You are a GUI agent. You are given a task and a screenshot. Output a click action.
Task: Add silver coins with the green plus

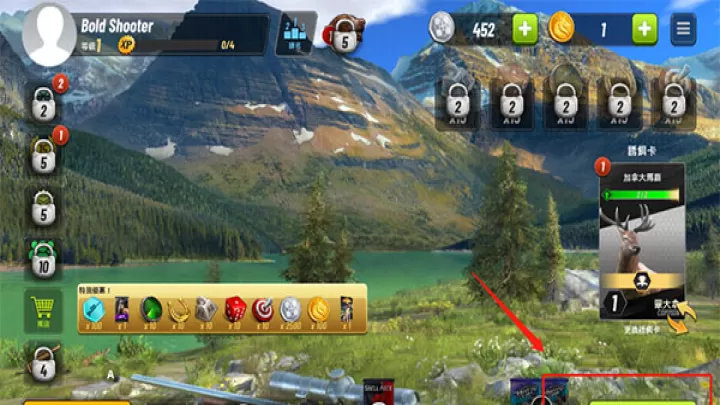click(525, 29)
